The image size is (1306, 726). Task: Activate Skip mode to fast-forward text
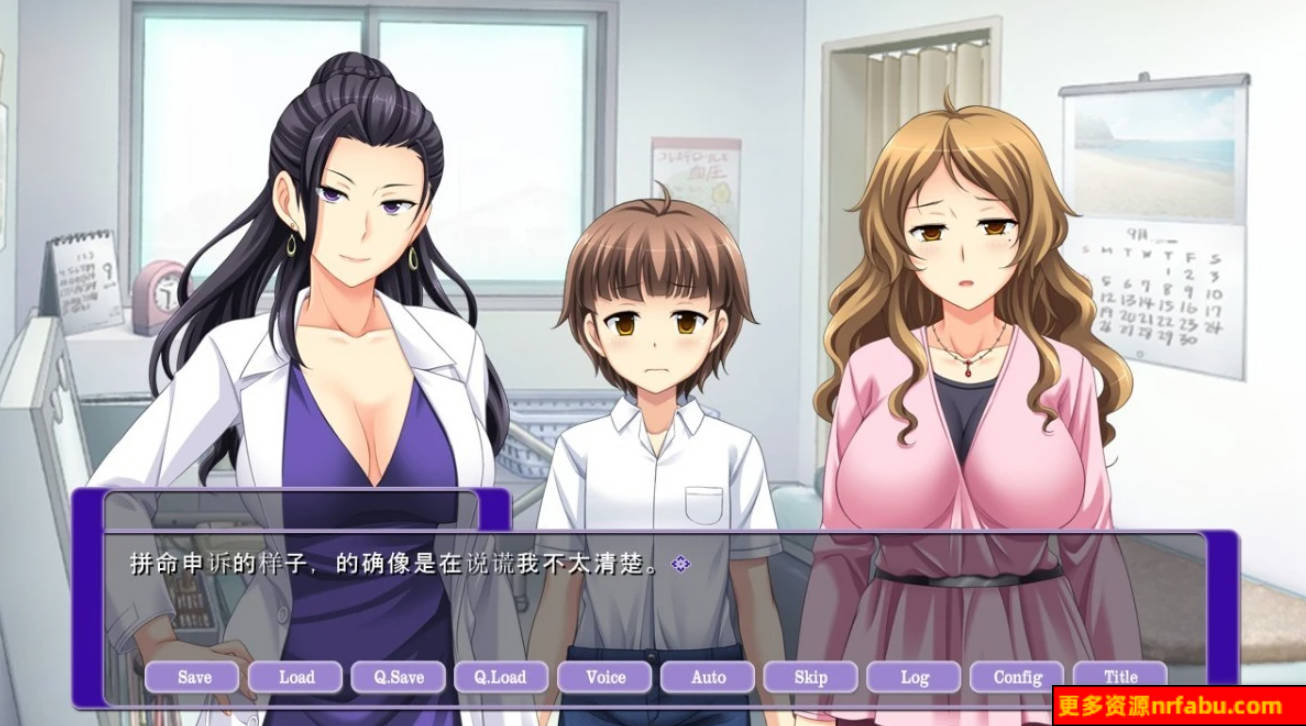[809, 677]
